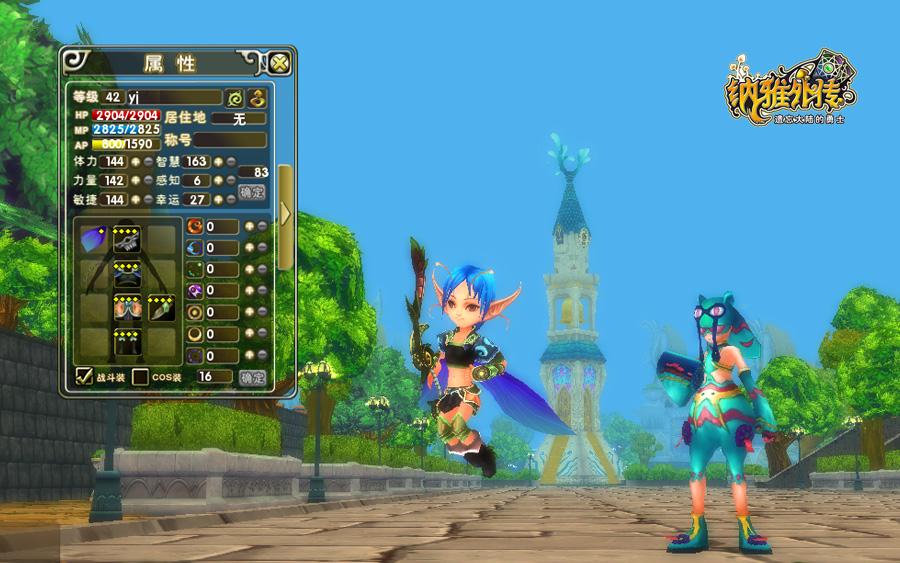The image size is (900, 563).
Task: Increase the 智慧 (wisdom) stat
Action: (x=217, y=161)
